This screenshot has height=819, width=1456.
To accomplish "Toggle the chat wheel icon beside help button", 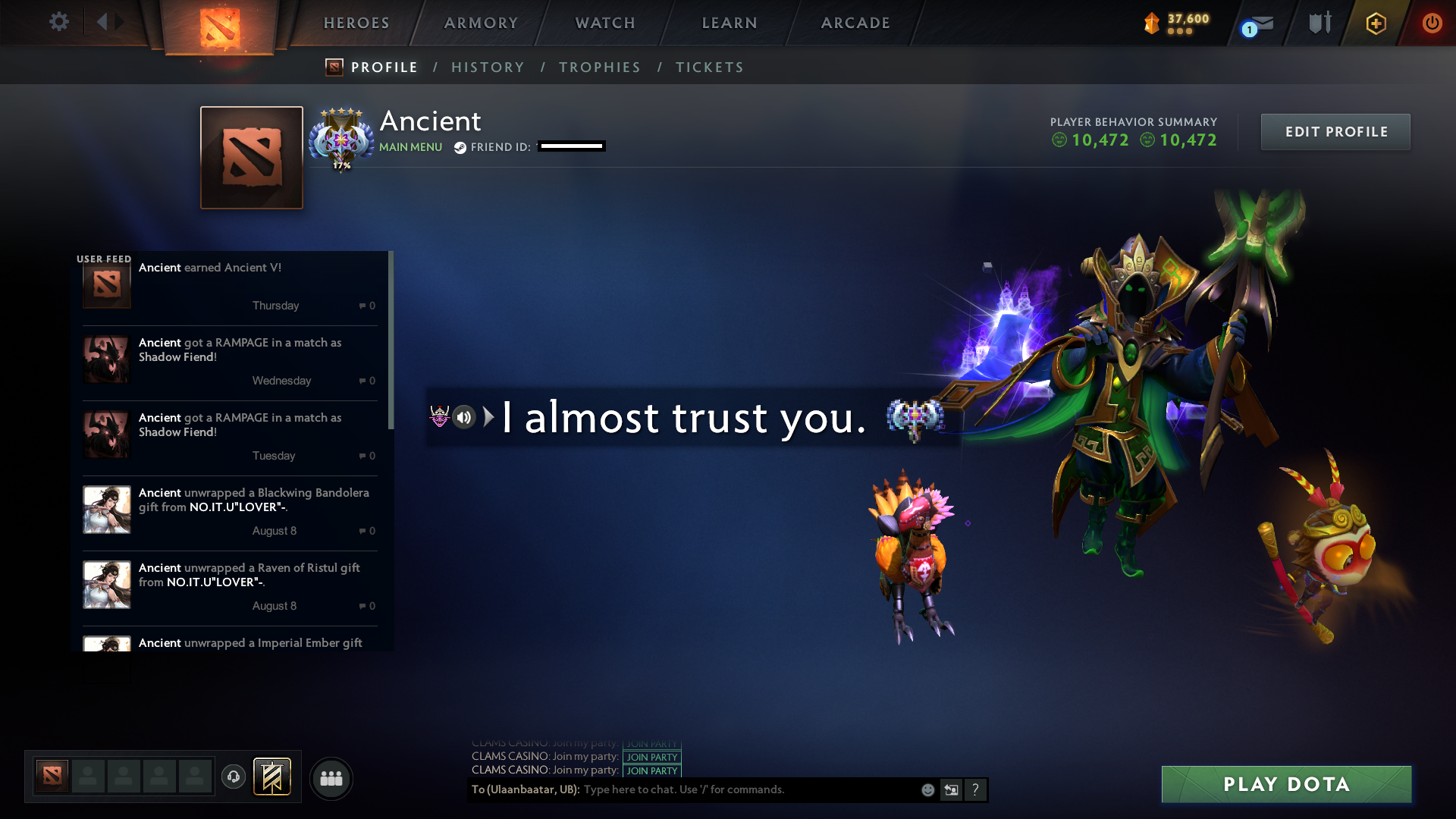I will click(x=951, y=789).
